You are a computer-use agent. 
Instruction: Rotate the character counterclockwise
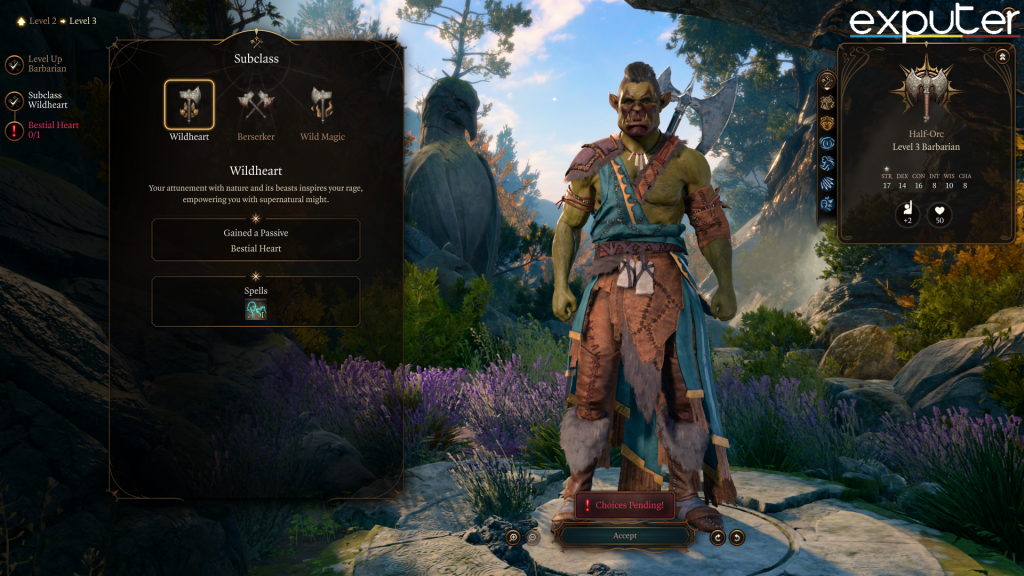click(737, 537)
